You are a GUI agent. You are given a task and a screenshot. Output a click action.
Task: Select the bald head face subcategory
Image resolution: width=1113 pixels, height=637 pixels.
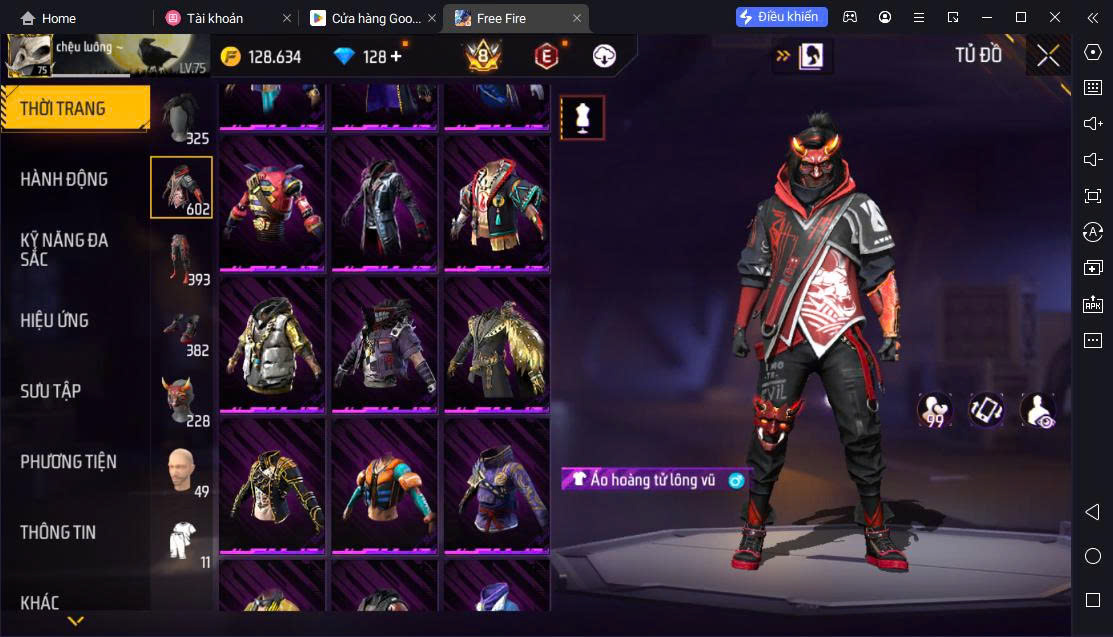pyautogui.click(x=181, y=471)
